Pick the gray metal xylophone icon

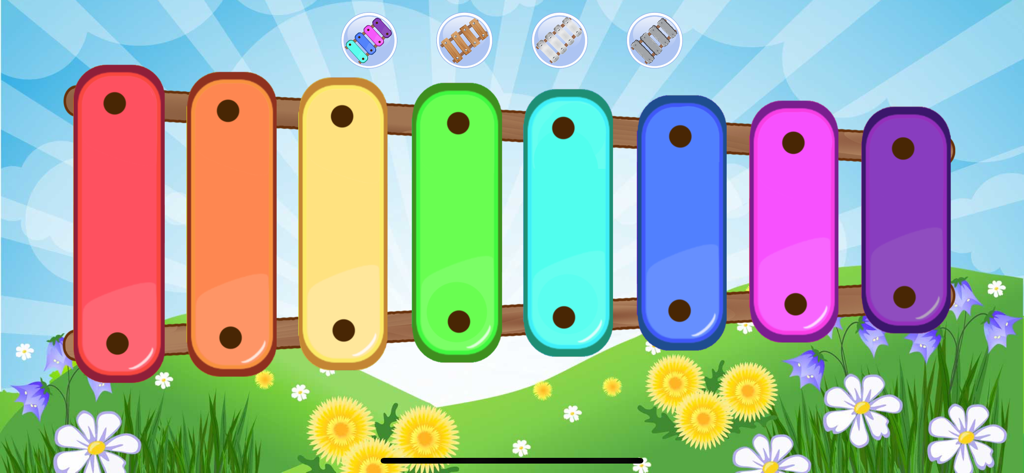click(654, 40)
